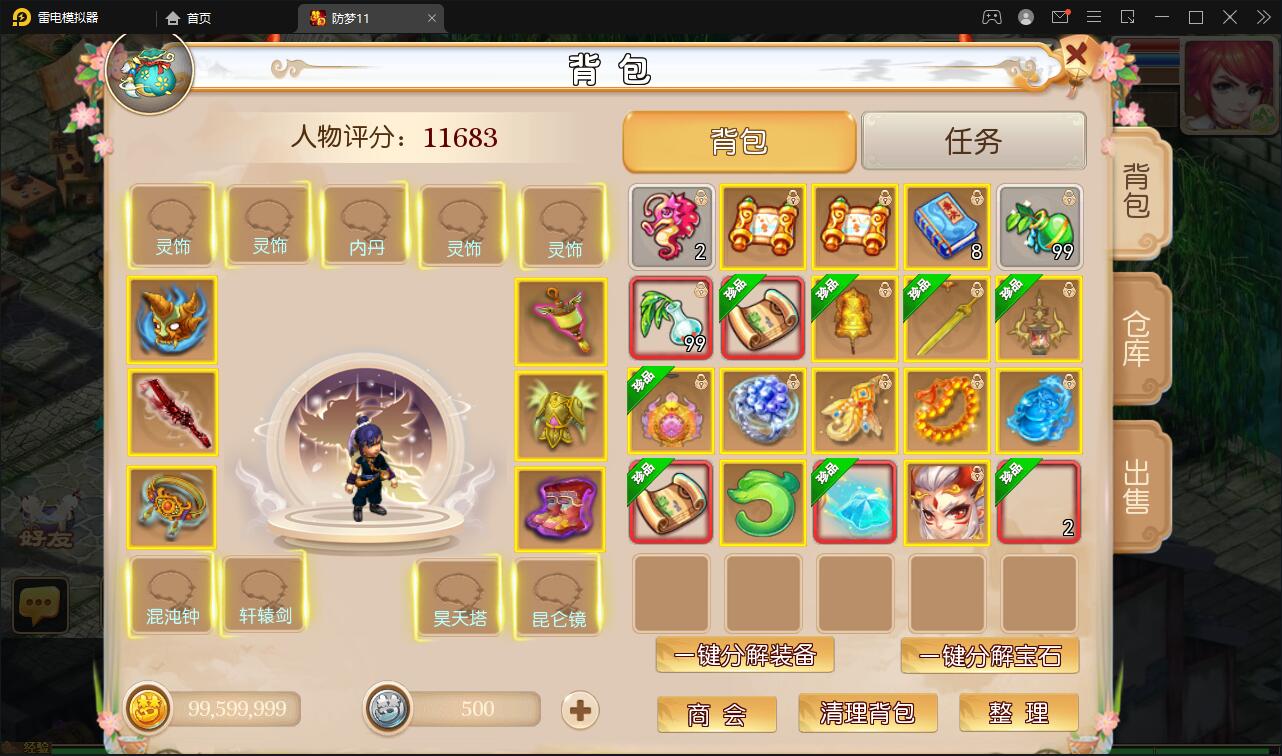1282x756 pixels.
Task: Click the 商会 button
Action: (716, 713)
